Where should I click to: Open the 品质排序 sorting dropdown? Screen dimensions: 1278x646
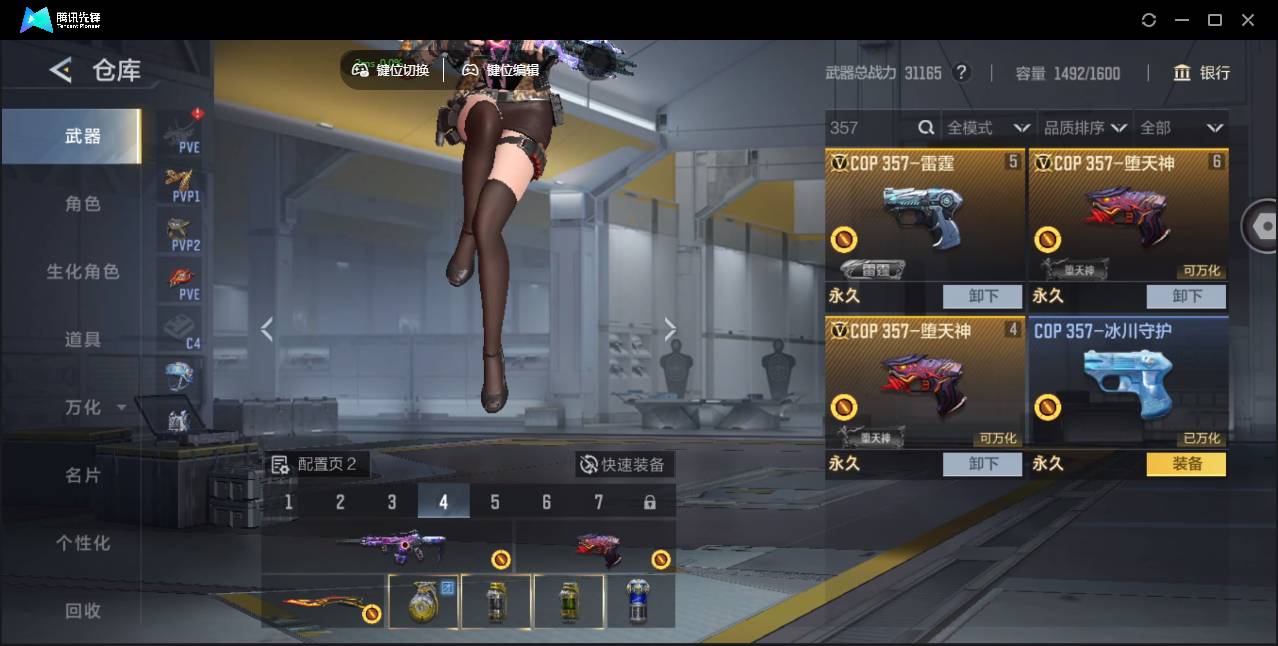point(1085,128)
